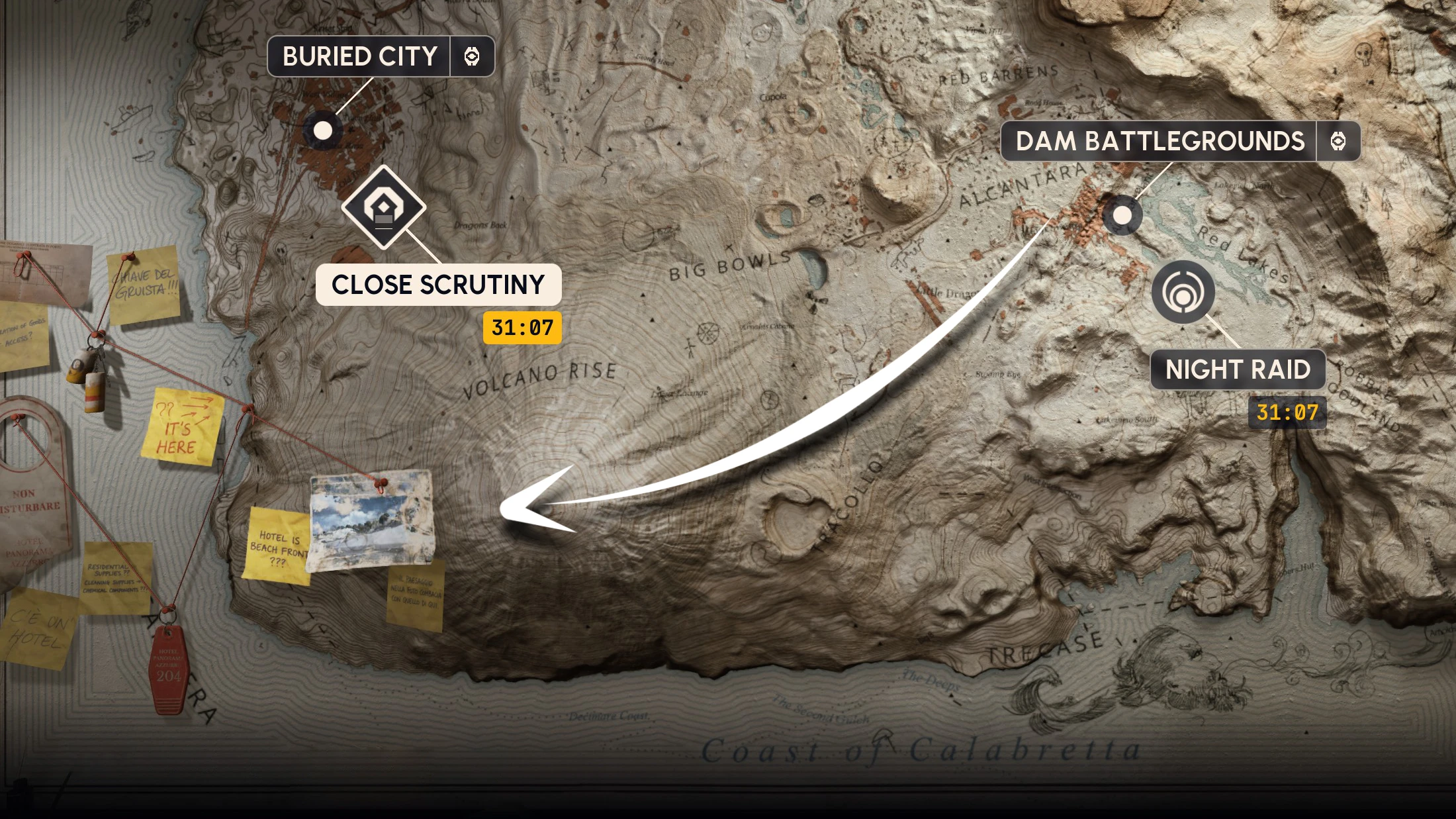Image resolution: width=1456 pixels, height=819 pixels.
Task: Click the white marker dot at Buried City
Action: point(322,132)
